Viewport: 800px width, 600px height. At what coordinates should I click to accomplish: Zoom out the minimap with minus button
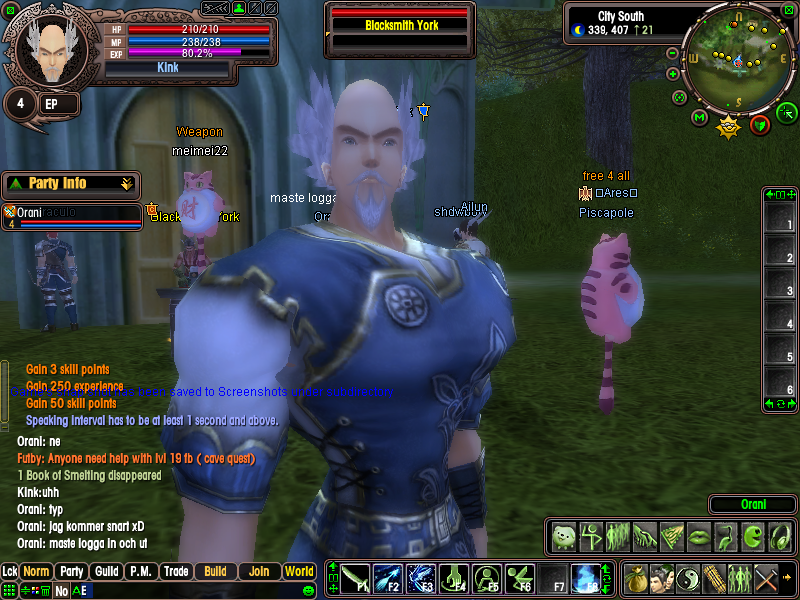click(673, 52)
